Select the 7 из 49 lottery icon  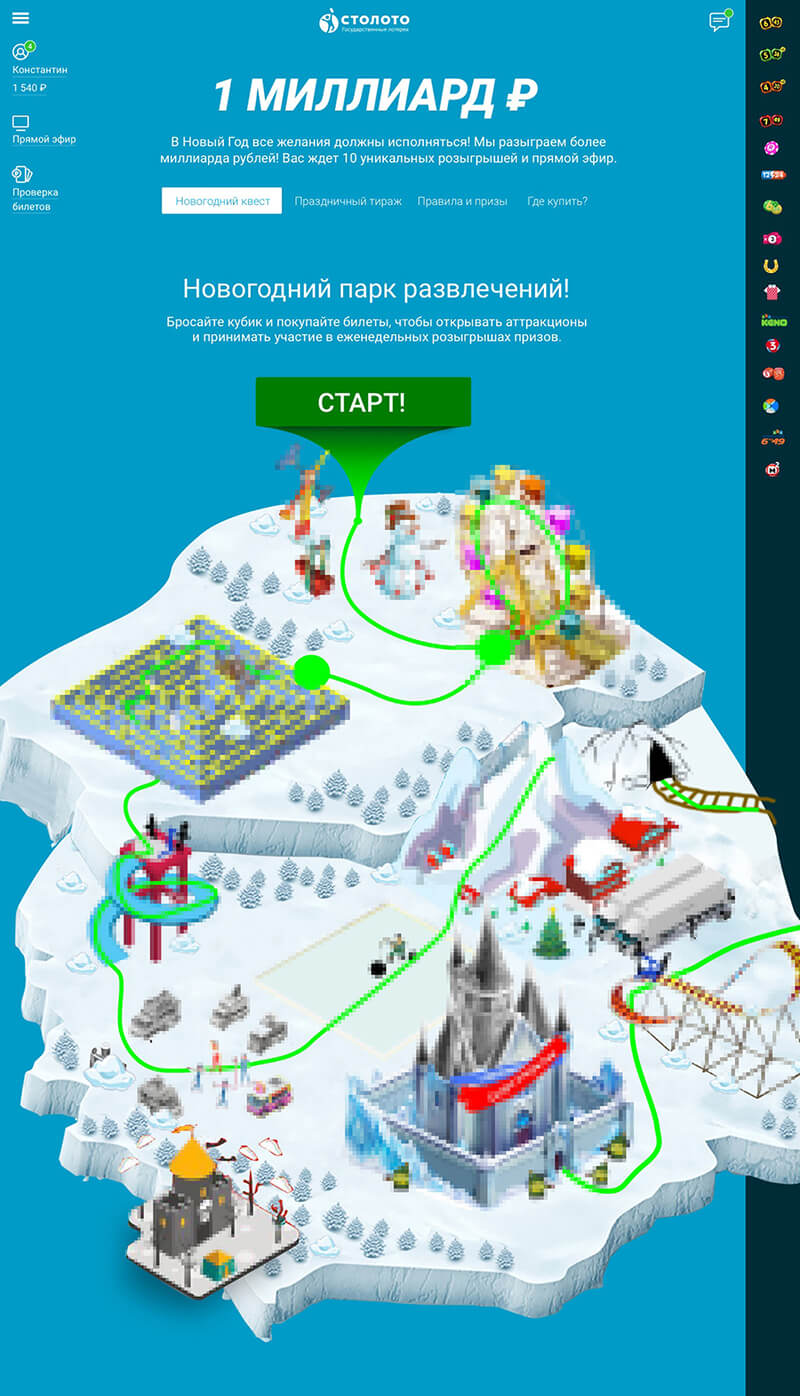point(772,121)
